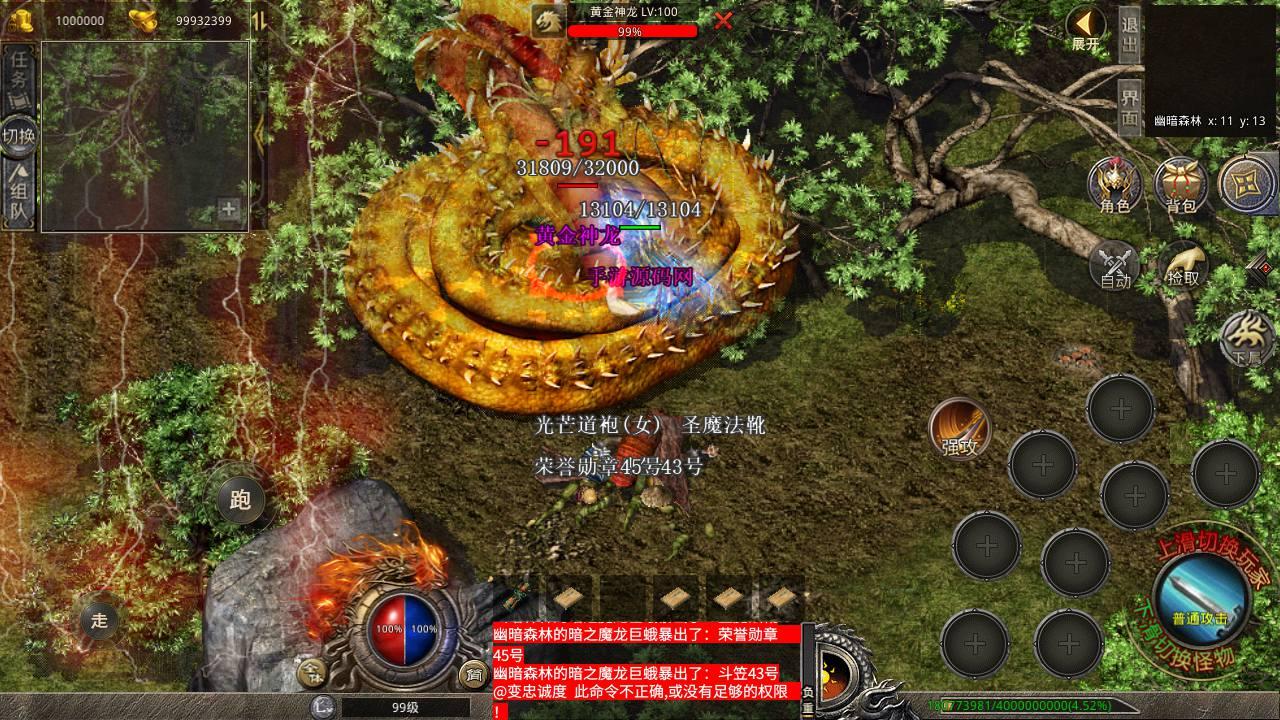Screen dimensions: 1280x720
Task: Collapse the quest panel with the double-arrow
Action: [x=258, y=20]
